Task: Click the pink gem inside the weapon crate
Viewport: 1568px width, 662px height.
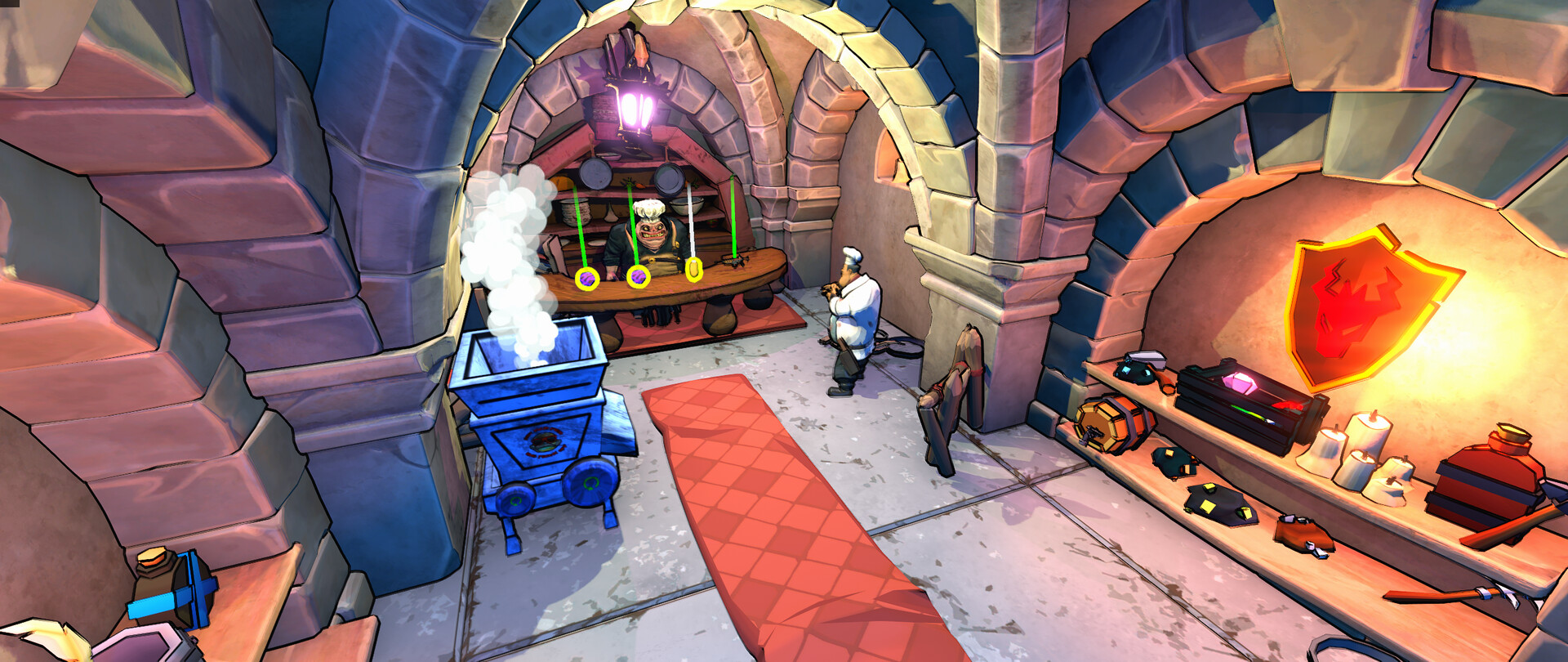Action: 1240,382
